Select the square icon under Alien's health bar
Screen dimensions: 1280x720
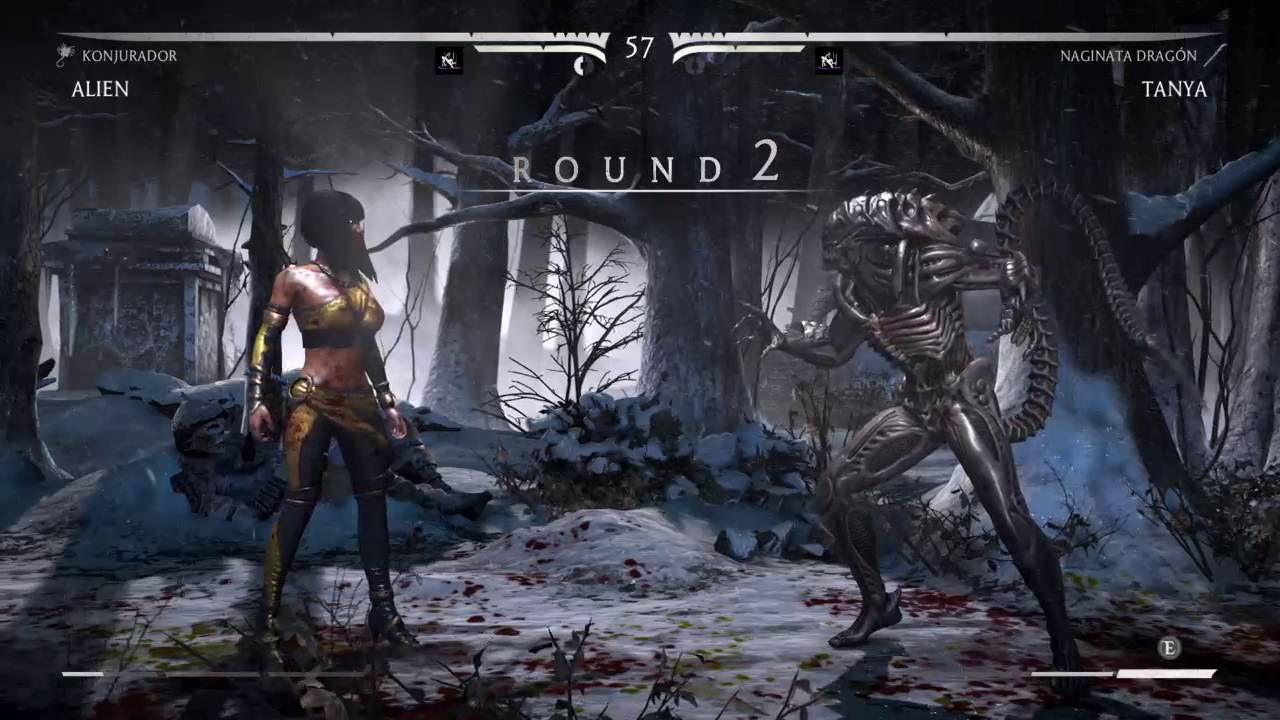[x=449, y=61]
